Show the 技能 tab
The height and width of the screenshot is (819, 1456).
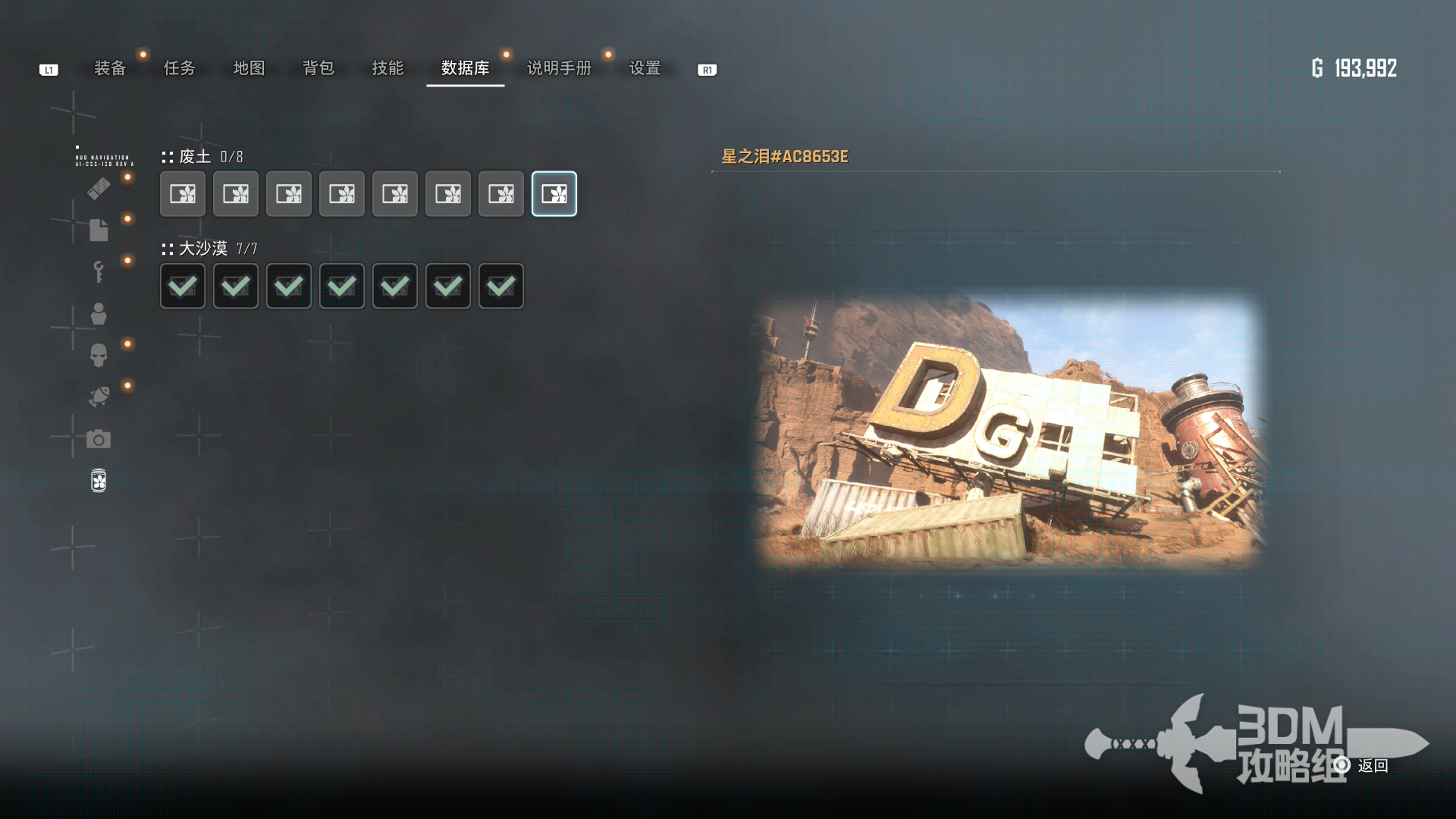click(x=388, y=68)
